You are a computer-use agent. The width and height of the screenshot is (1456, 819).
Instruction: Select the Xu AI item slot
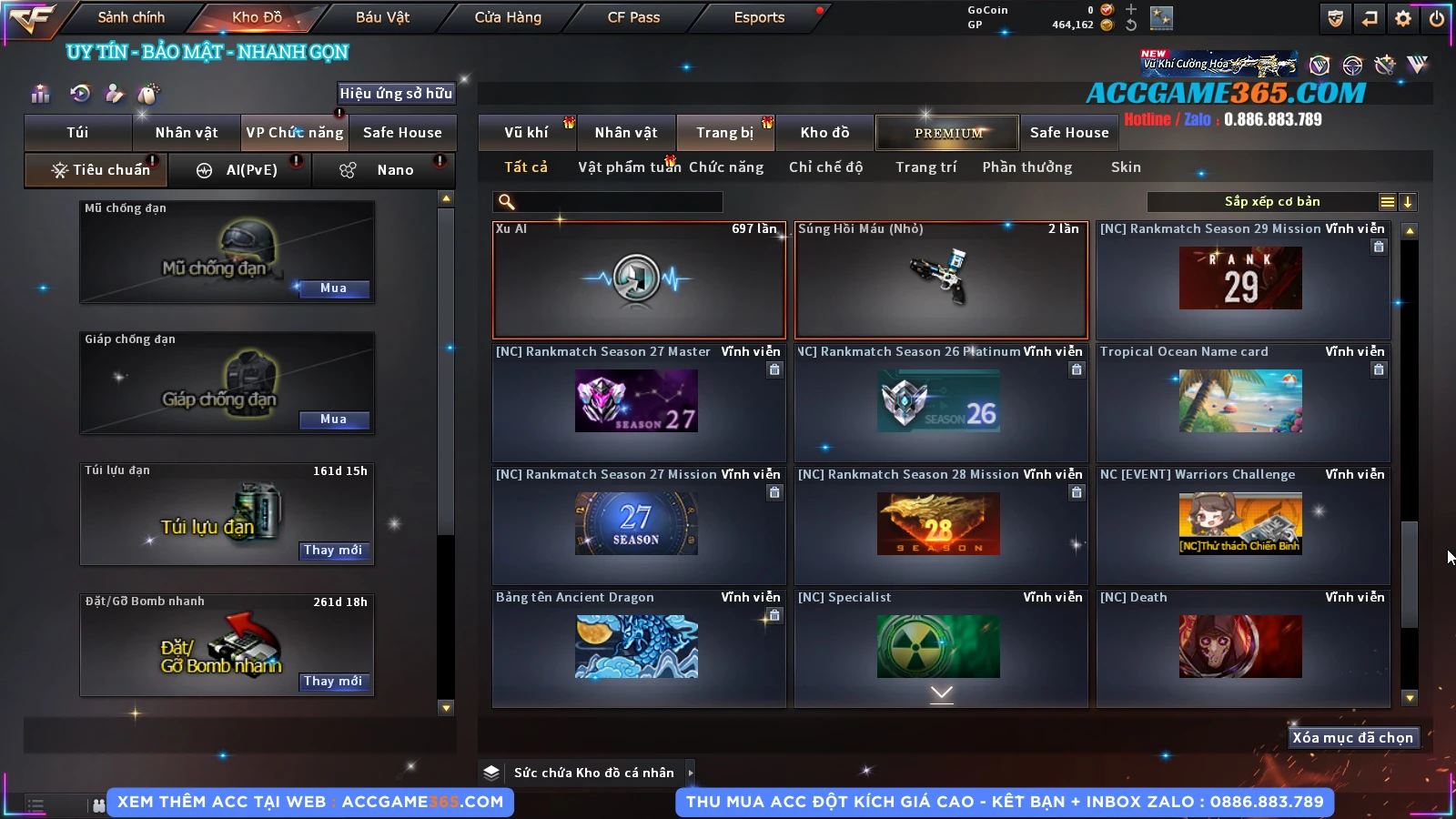click(x=638, y=280)
